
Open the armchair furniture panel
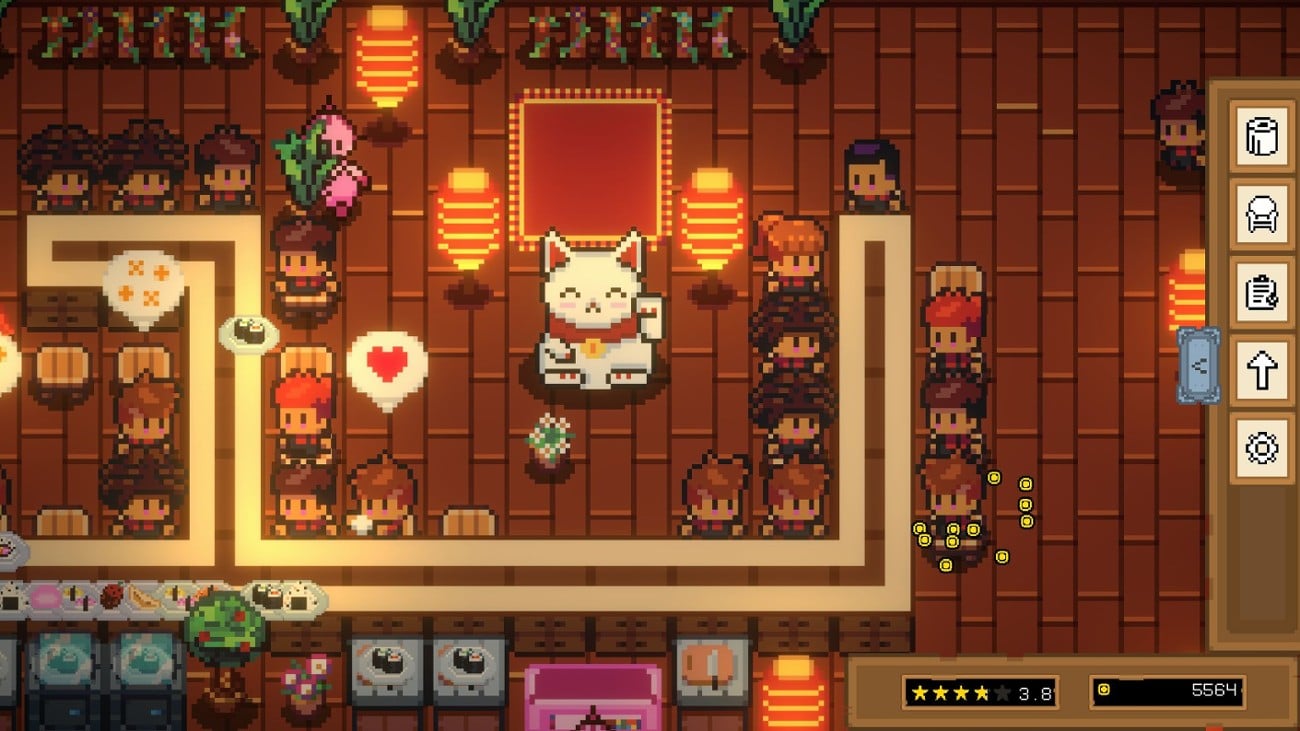point(1262,216)
